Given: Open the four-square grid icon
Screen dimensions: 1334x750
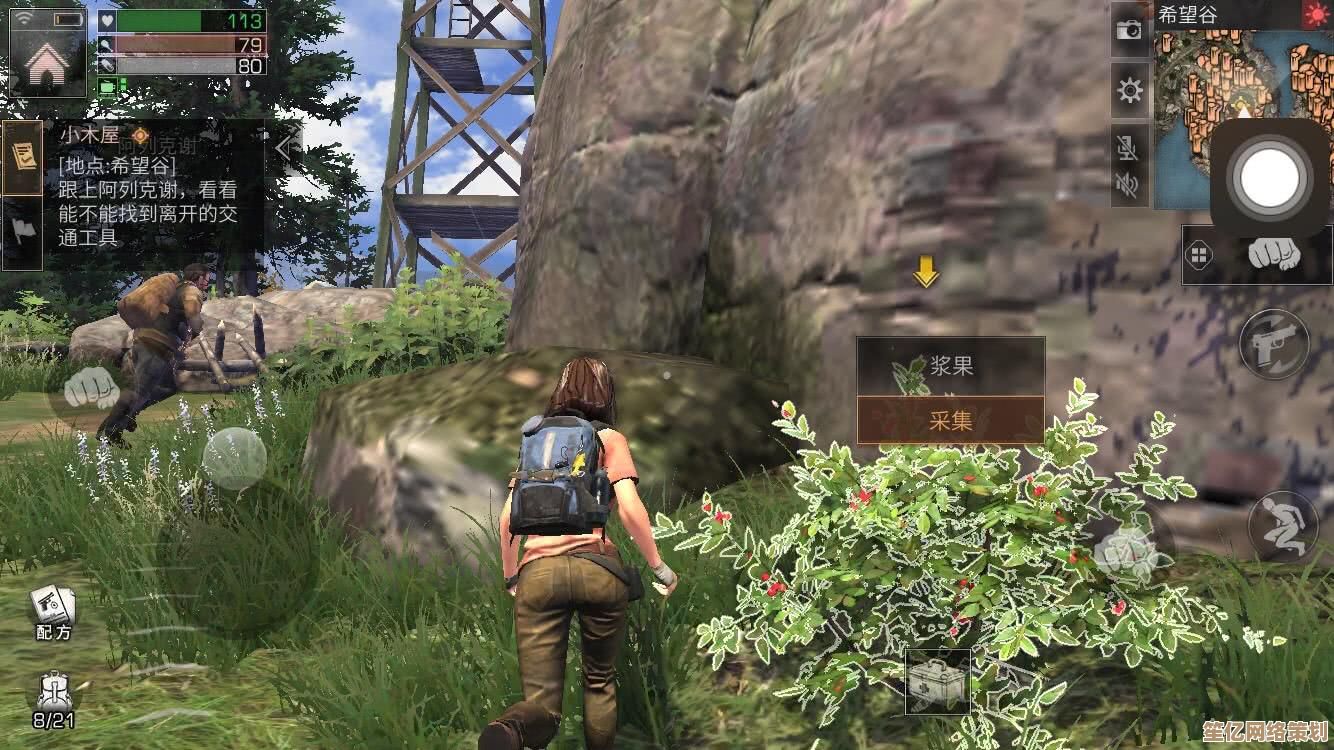Looking at the screenshot, I should coord(1199,255).
